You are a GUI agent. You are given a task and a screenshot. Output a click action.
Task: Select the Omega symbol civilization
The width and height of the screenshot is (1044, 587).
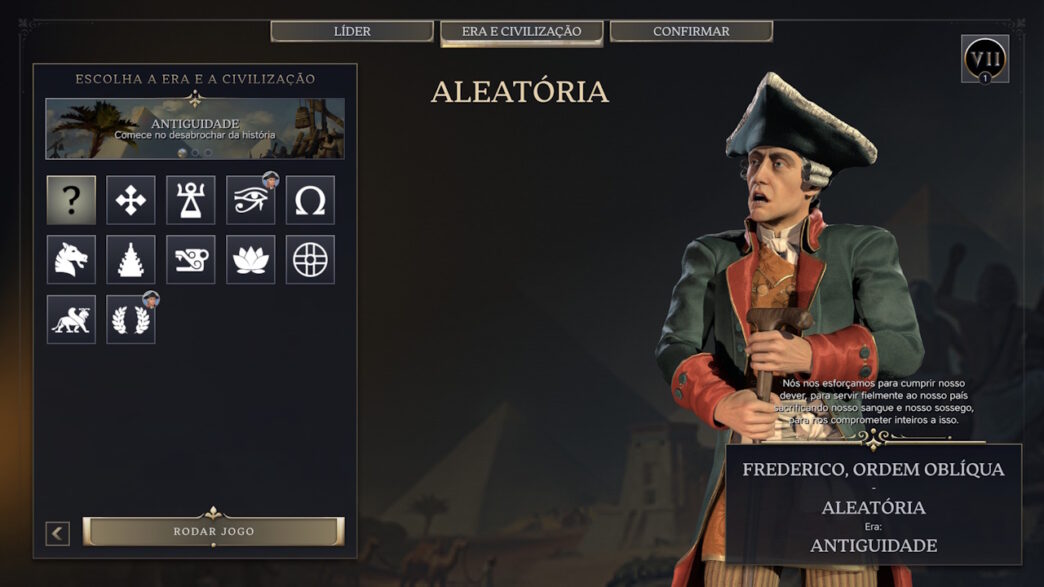310,200
